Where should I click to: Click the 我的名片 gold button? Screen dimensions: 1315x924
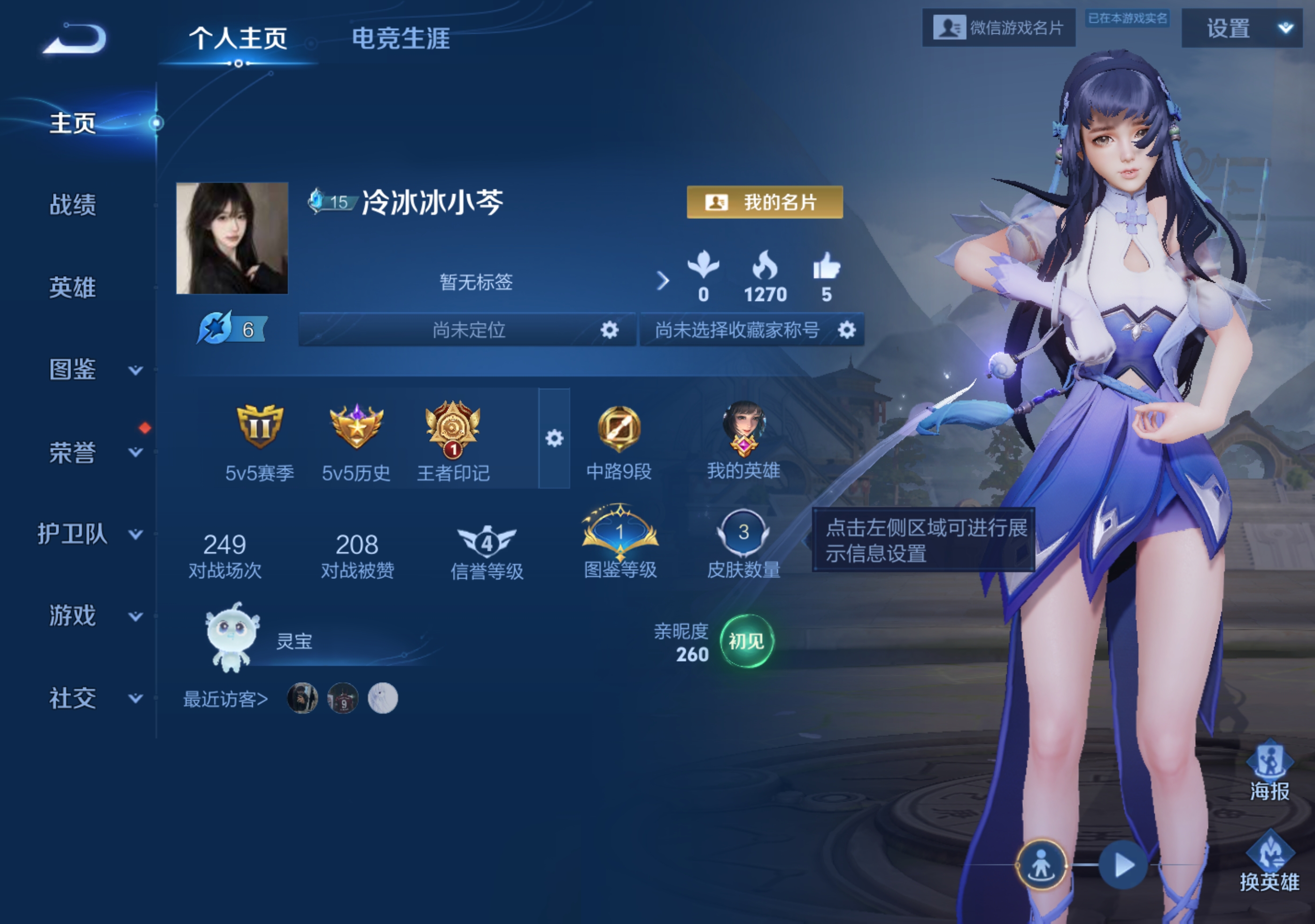(764, 202)
